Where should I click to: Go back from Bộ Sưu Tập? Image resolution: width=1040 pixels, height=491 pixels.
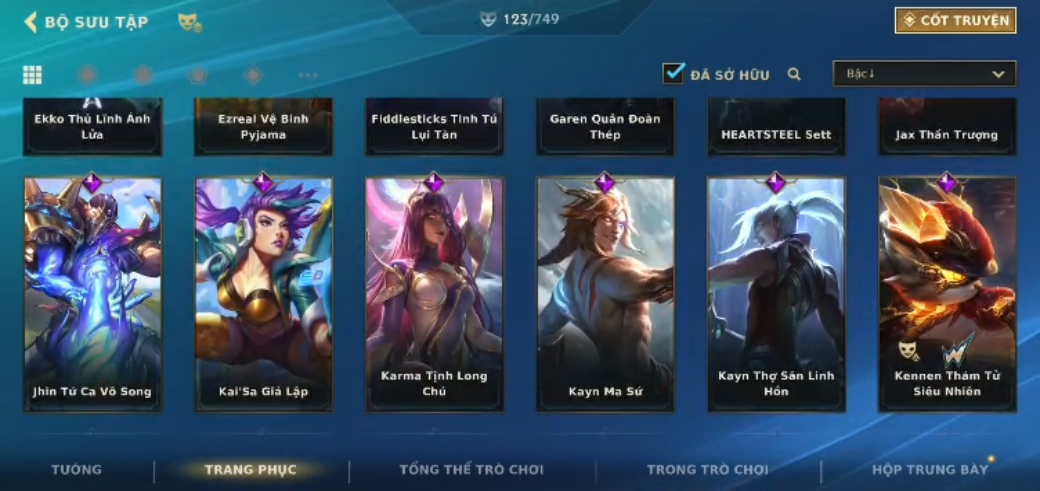(x=31, y=22)
